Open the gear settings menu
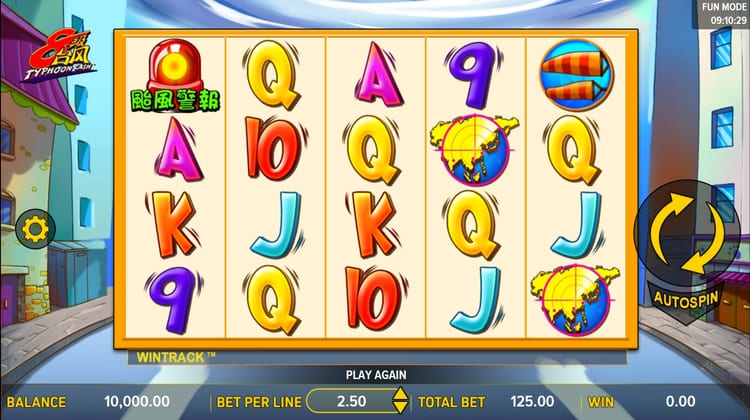 [x=35, y=229]
